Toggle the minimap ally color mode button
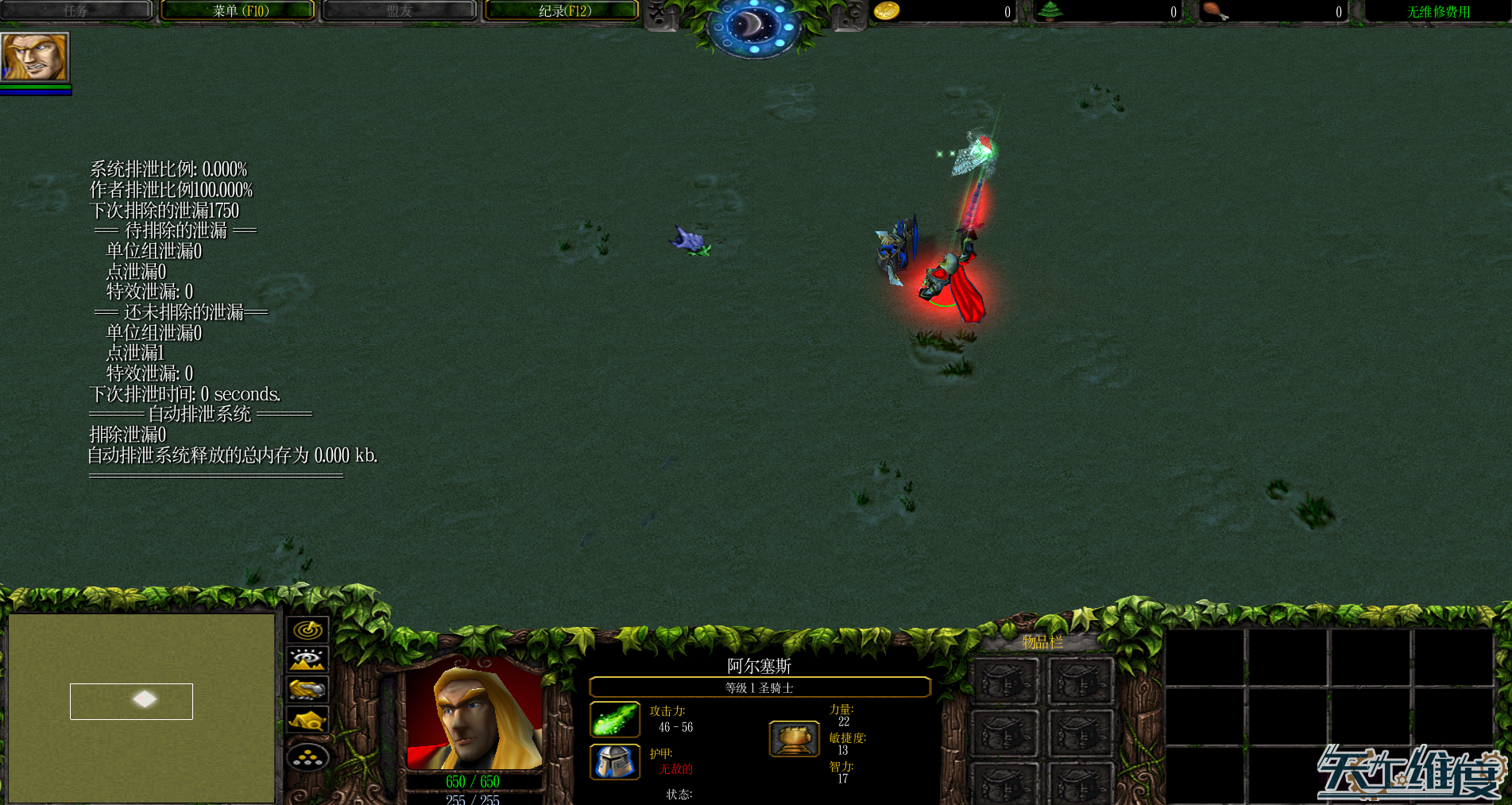This screenshot has height=805, width=1512. pos(307,689)
